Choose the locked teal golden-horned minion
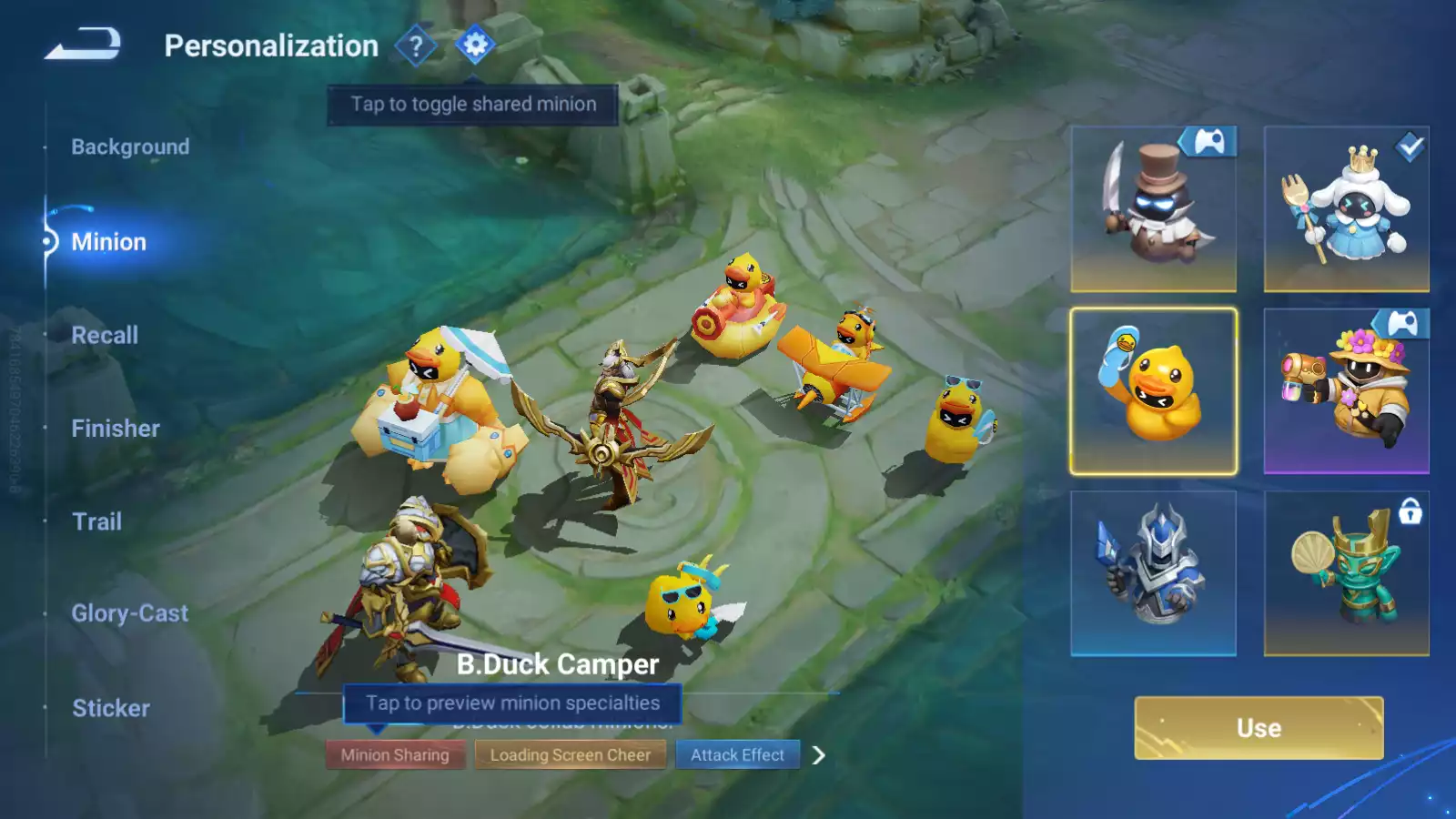 (x=1346, y=573)
